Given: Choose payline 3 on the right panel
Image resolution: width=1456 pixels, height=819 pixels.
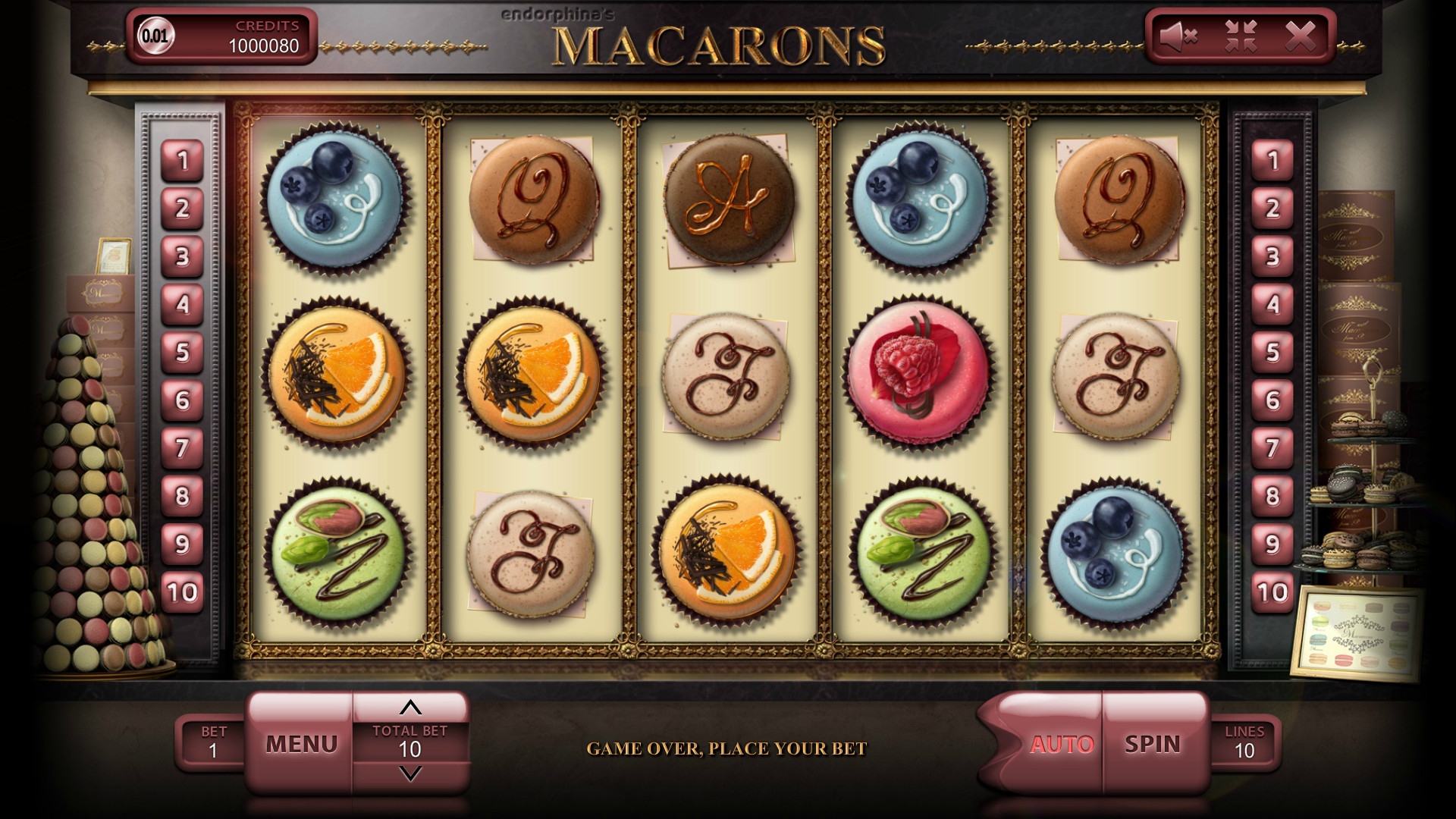Looking at the screenshot, I should pyautogui.click(x=1272, y=257).
